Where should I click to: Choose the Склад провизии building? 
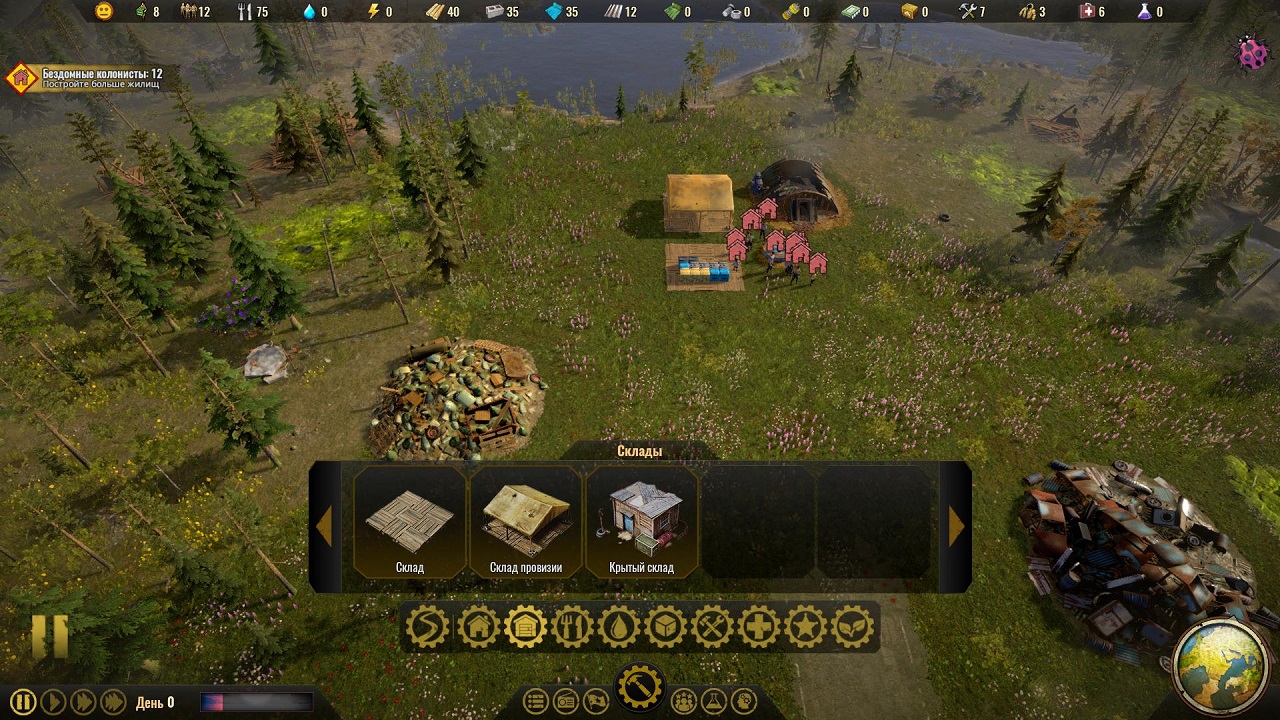point(526,522)
